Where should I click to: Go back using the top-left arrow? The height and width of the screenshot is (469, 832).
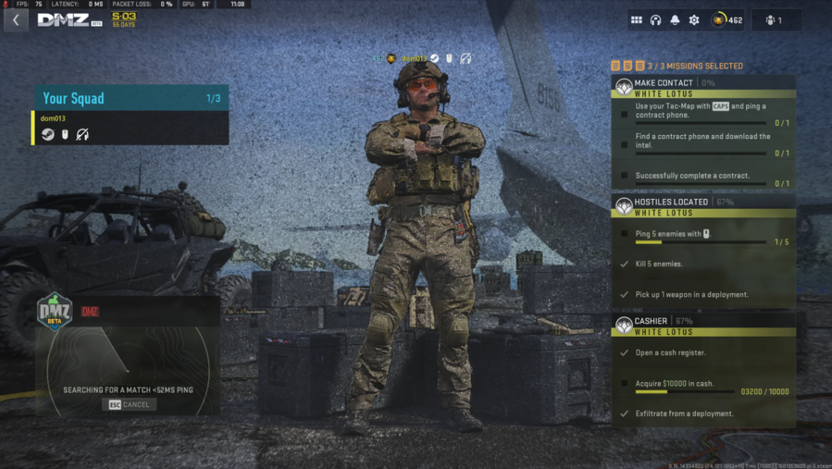(16, 20)
